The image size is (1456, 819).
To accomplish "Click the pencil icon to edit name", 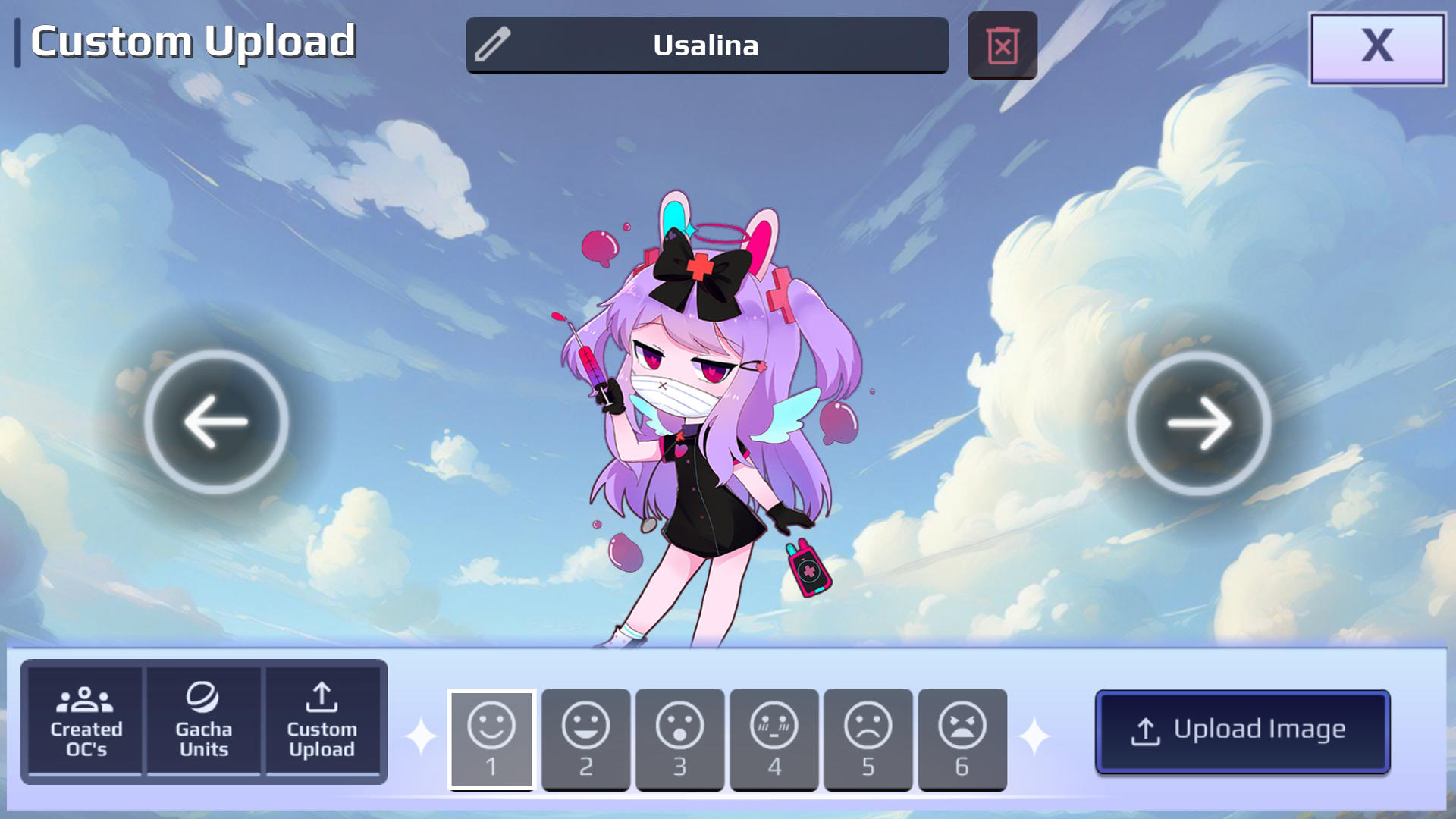I will 494,45.
